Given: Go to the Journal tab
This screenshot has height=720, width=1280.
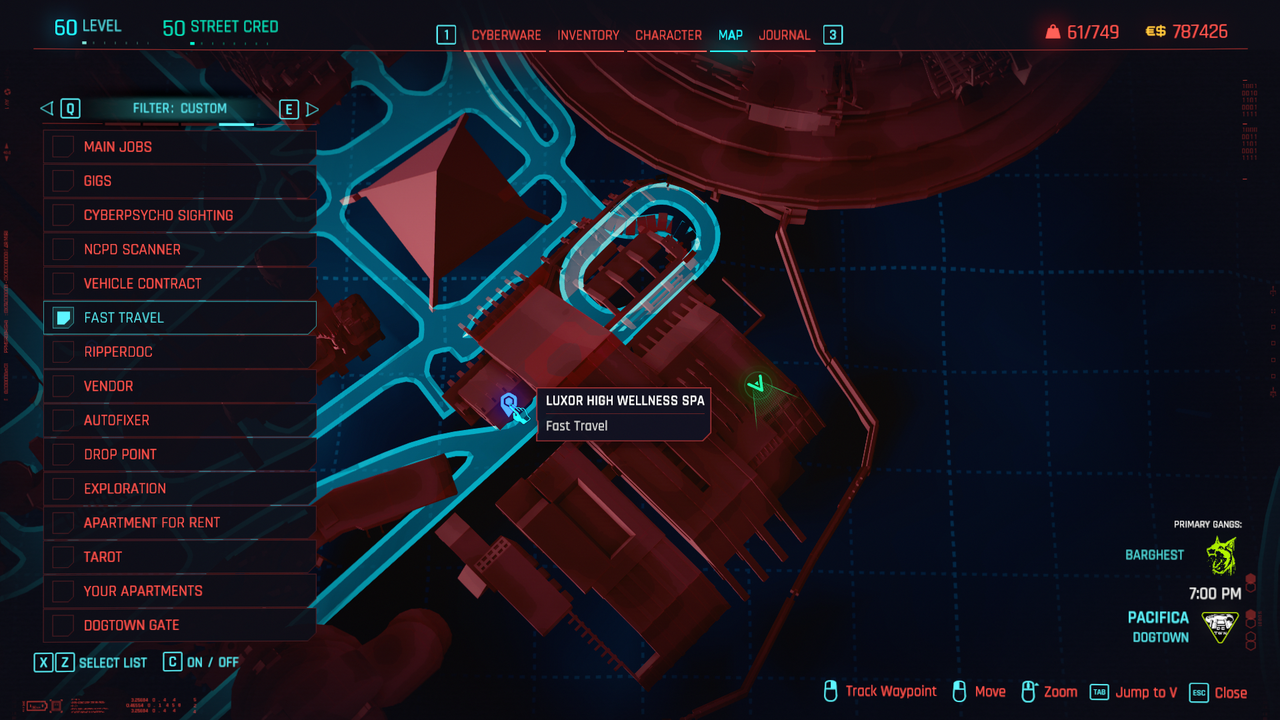Looking at the screenshot, I should [784, 35].
